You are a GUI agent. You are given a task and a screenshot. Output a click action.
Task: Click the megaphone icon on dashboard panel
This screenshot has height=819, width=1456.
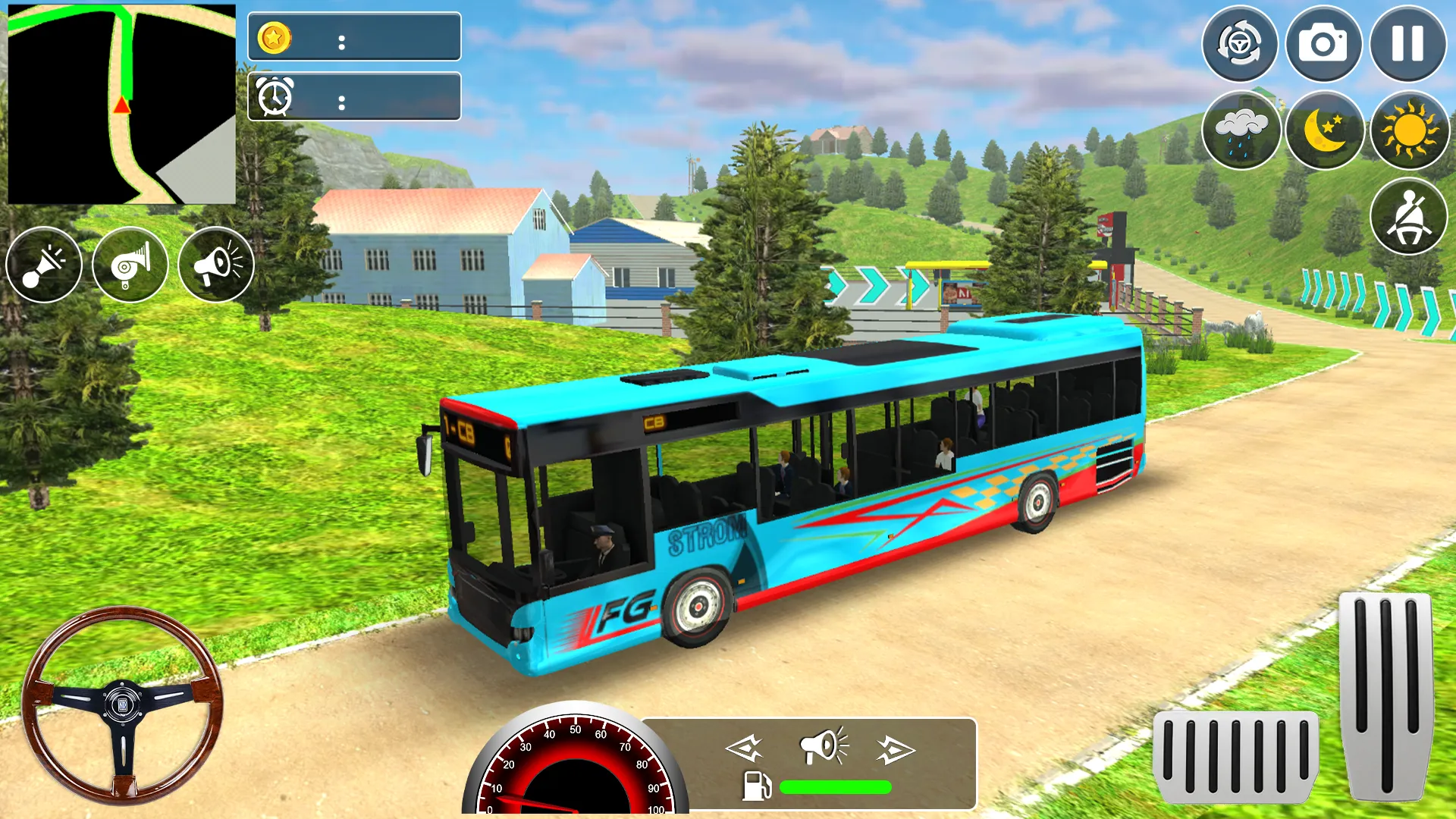pyautogui.click(x=824, y=746)
